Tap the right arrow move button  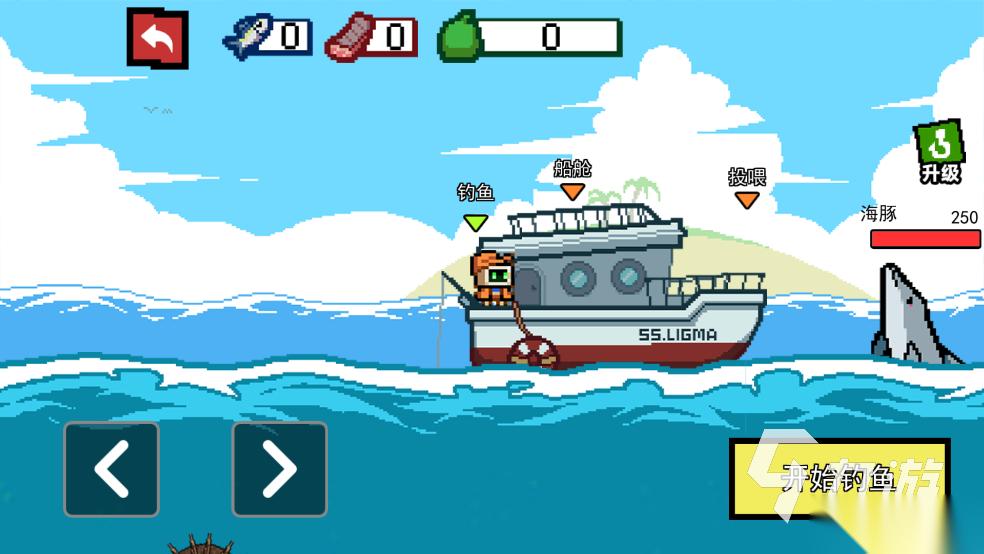279,469
